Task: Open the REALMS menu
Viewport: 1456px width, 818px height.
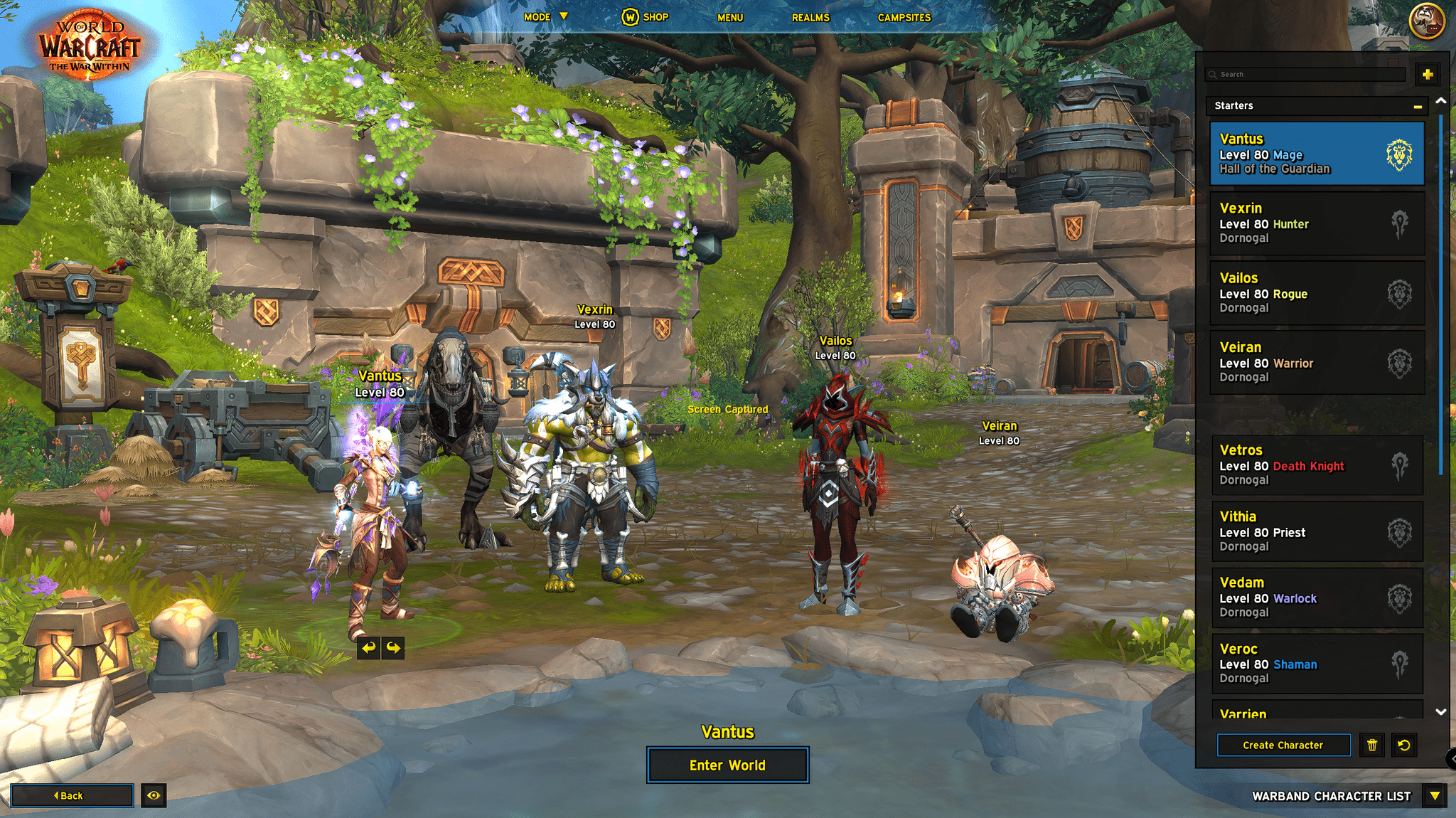Action: click(x=810, y=16)
